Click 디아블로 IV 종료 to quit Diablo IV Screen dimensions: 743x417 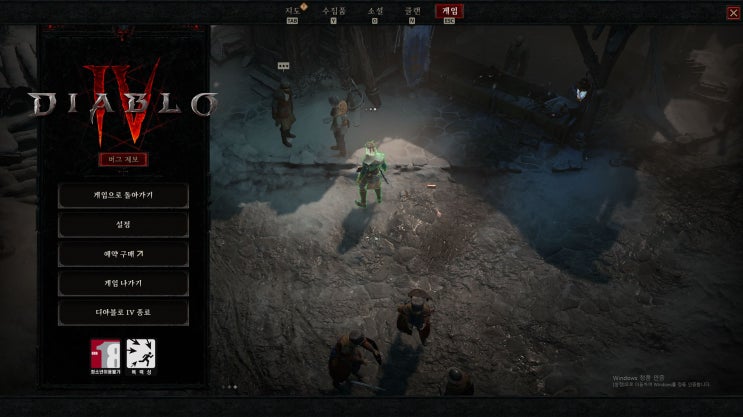pos(124,313)
